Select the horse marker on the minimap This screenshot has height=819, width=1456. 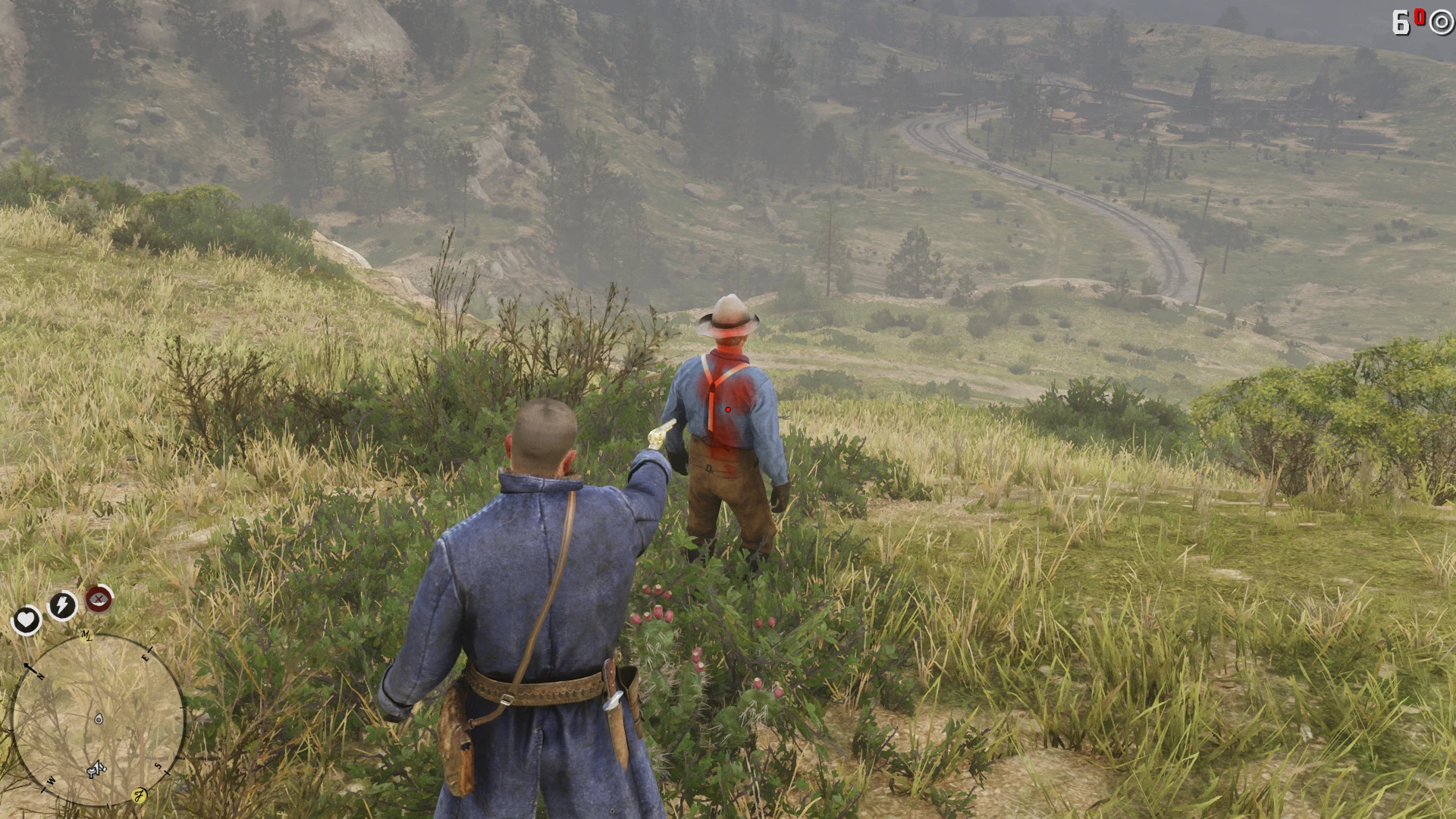(x=95, y=770)
